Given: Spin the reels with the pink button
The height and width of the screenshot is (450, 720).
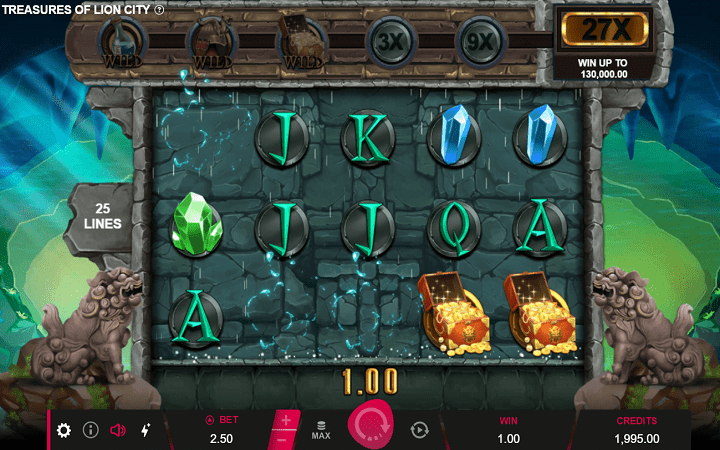Looking at the screenshot, I should click(x=372, y=427).
